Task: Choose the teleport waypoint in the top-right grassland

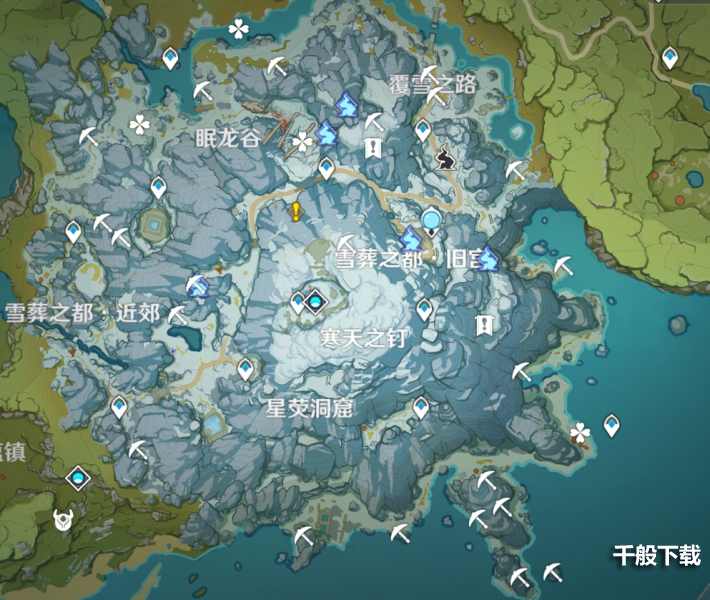Action: [x=669, y=56]
